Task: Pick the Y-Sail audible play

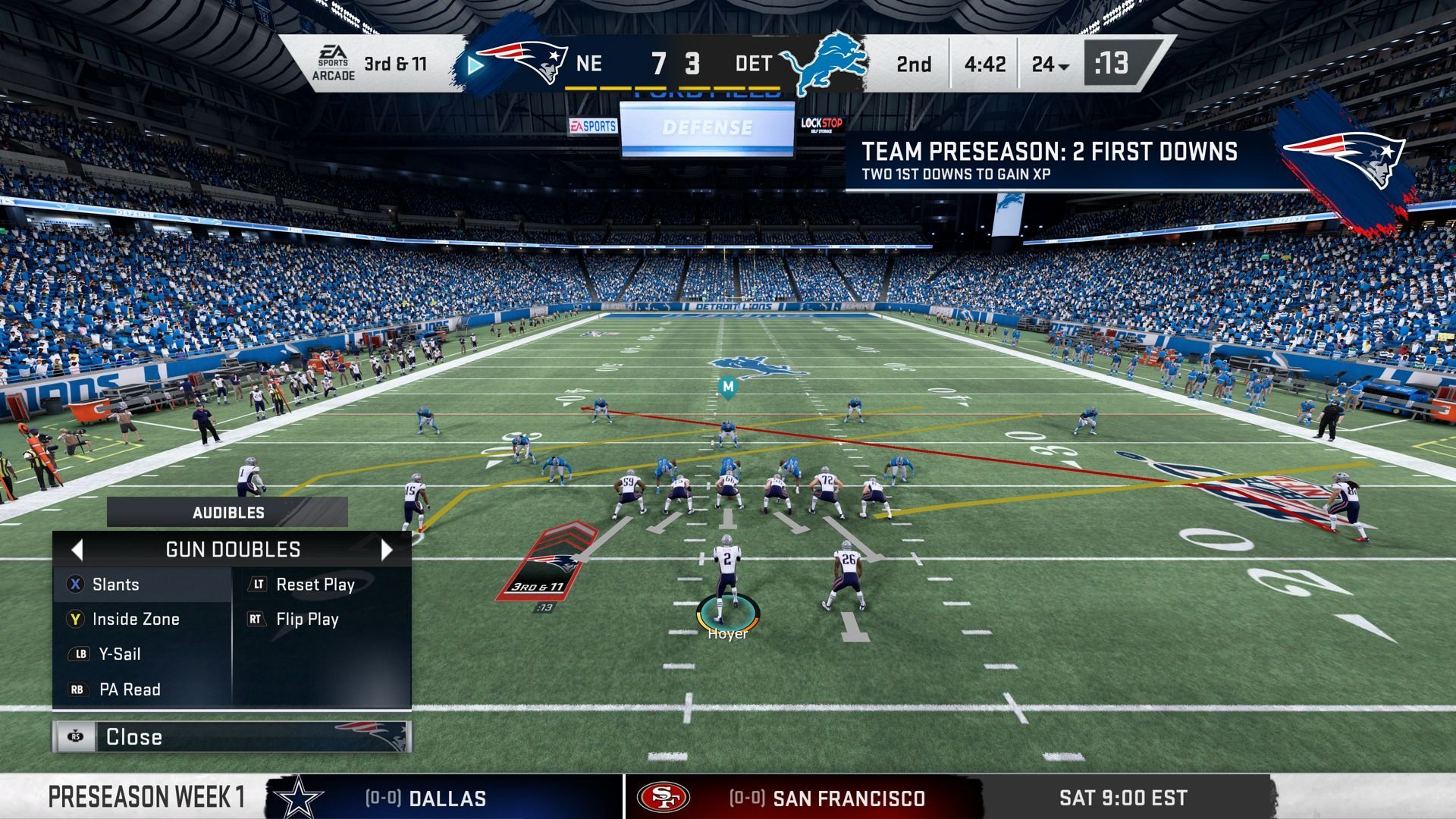Action: 119,654
